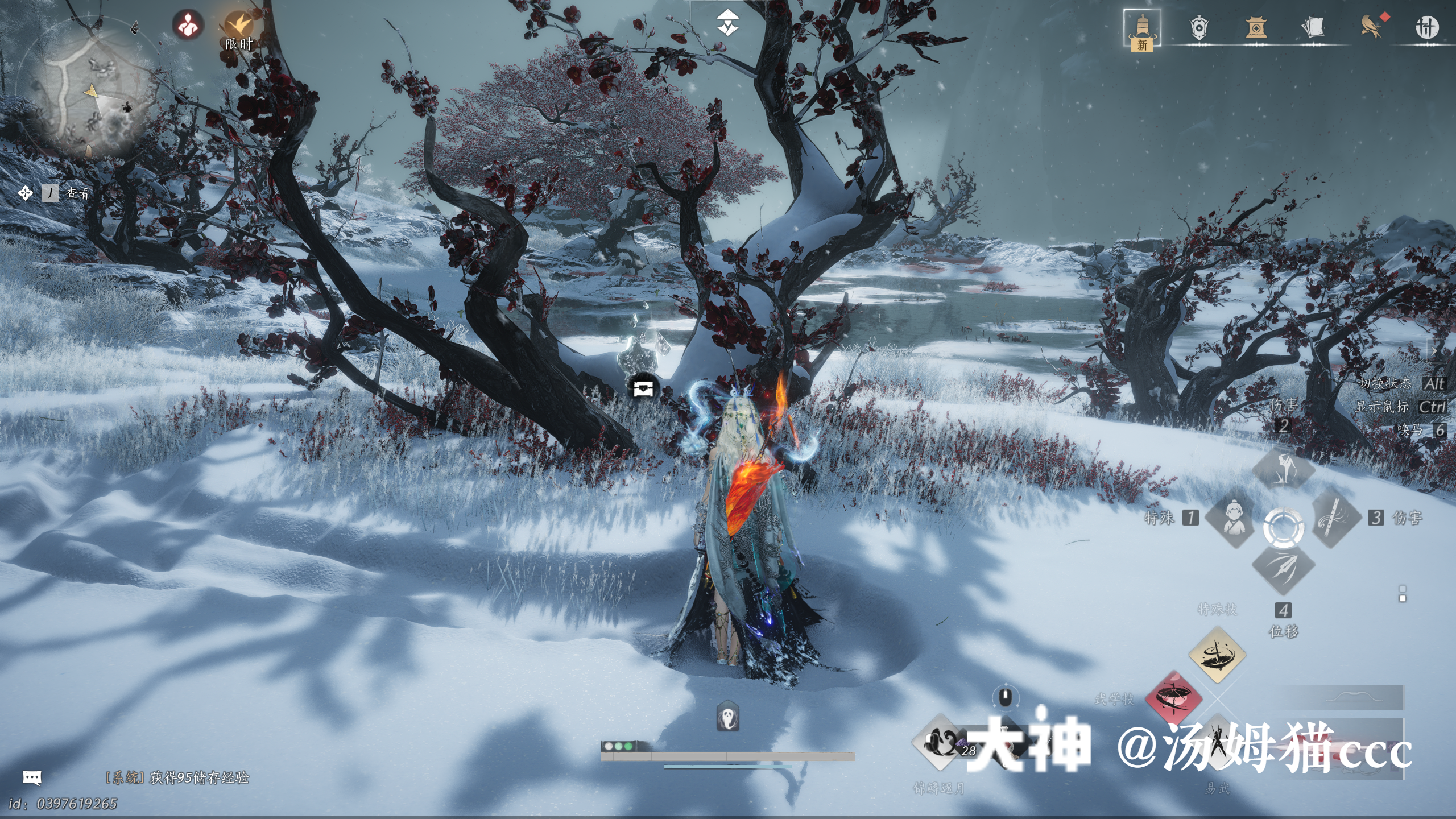Click the ghost mask icon above the health bar
Viewport: 1456px width, 819px height.
click(728, 717)
